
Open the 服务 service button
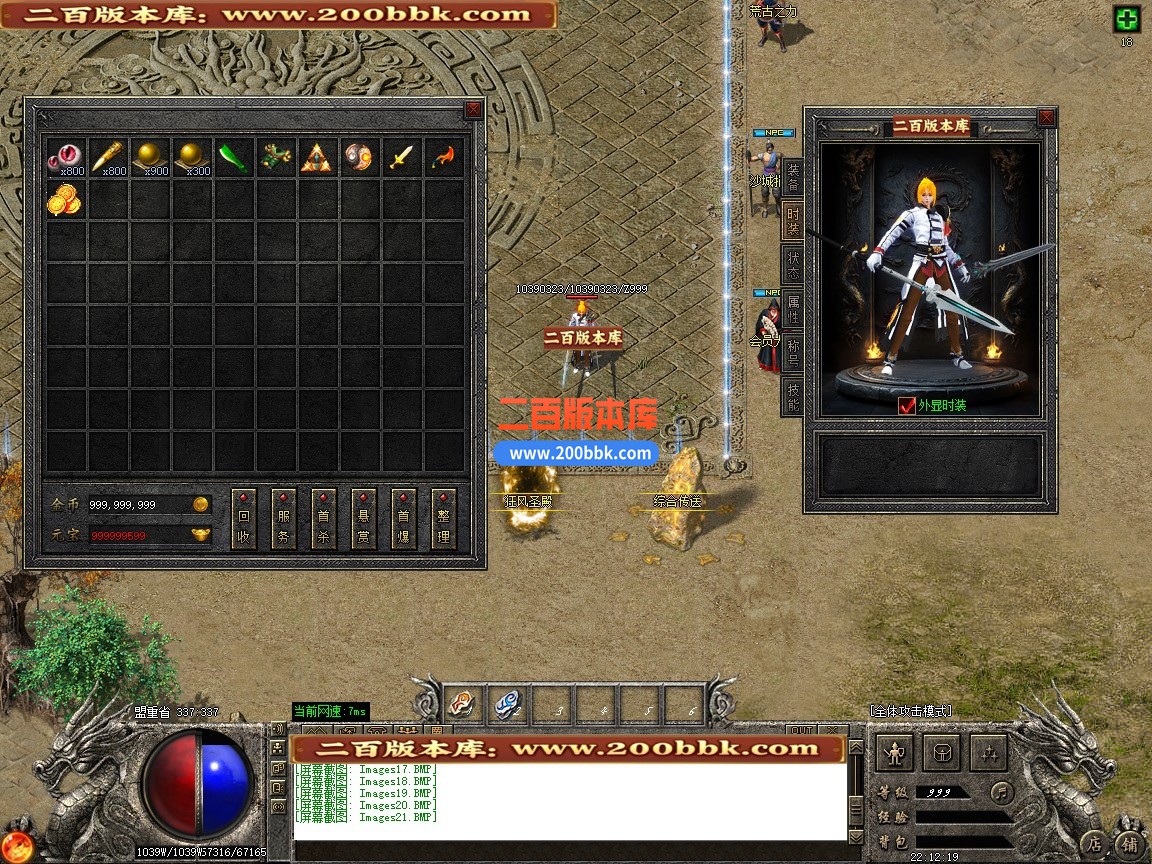(284, 519)
